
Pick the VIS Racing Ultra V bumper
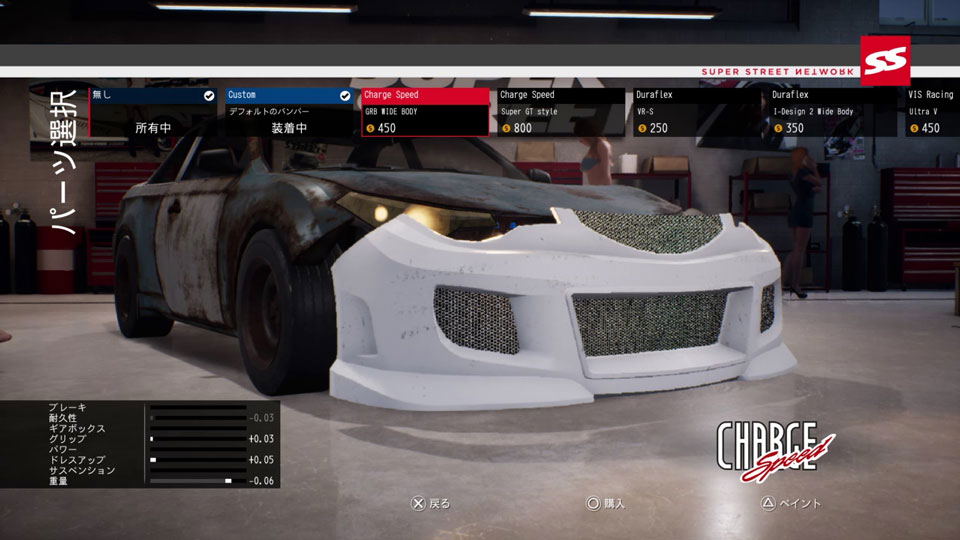click(x=932, y=112)
